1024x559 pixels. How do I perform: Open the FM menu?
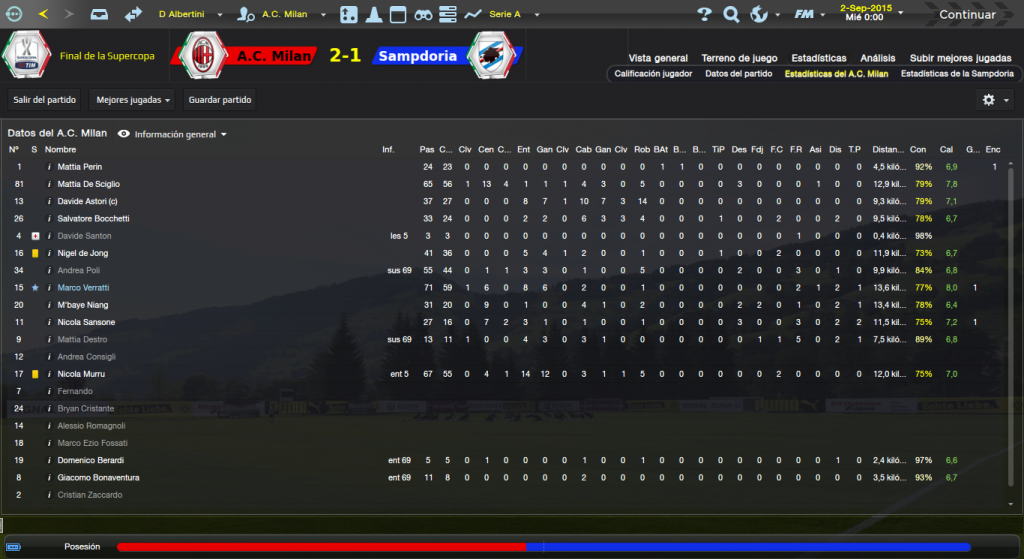coord(807,15)
